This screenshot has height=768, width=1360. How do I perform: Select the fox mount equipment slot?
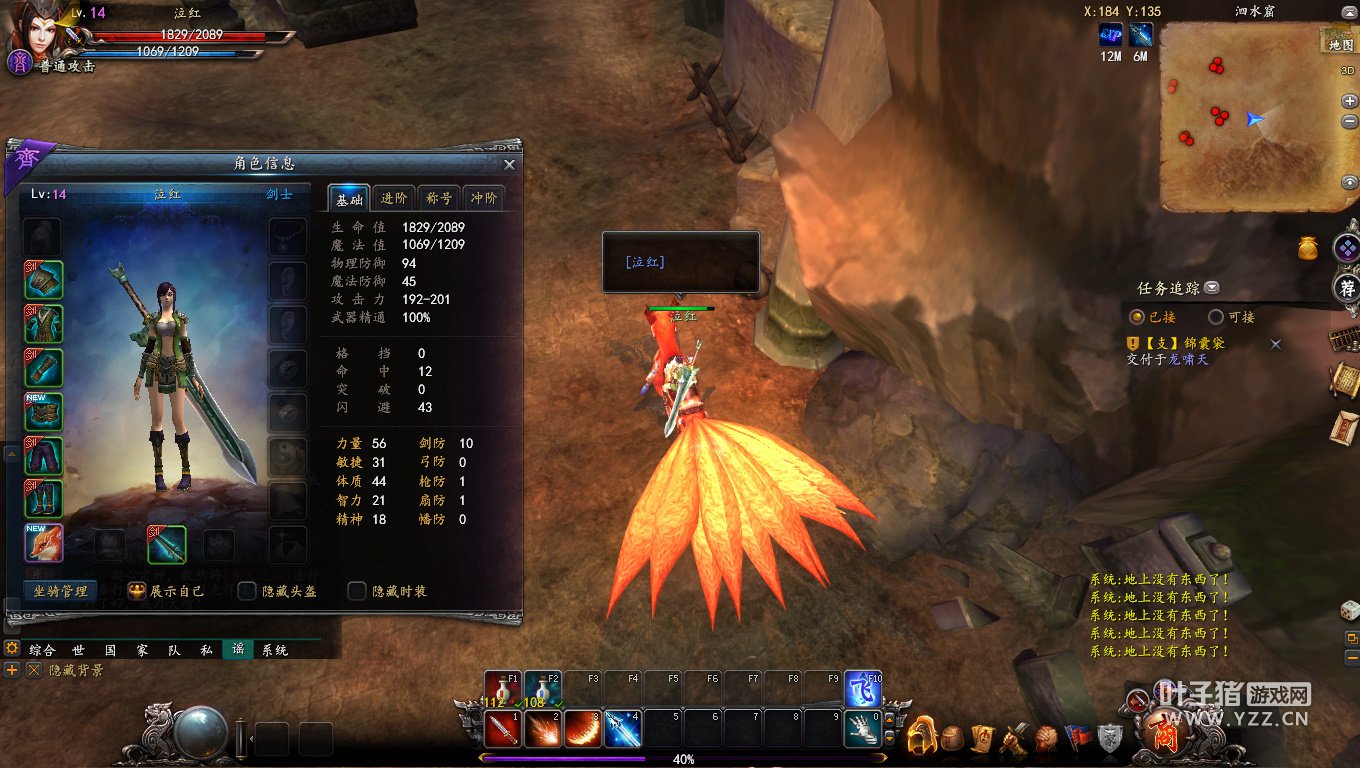(x=44, y=544)
